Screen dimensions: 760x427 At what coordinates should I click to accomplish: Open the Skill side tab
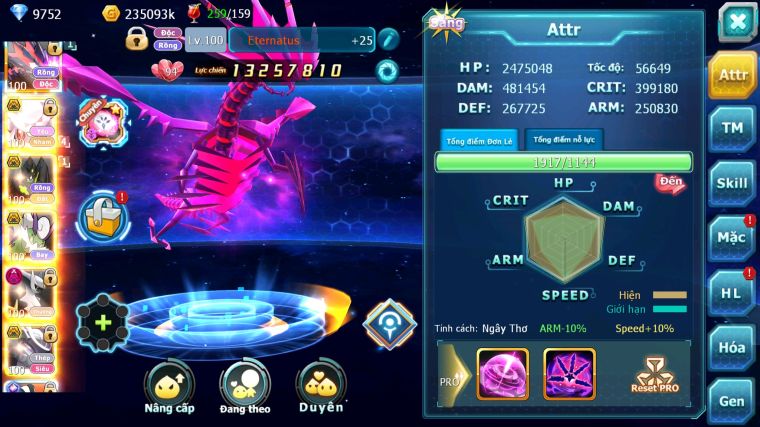[x=733, y=183]
